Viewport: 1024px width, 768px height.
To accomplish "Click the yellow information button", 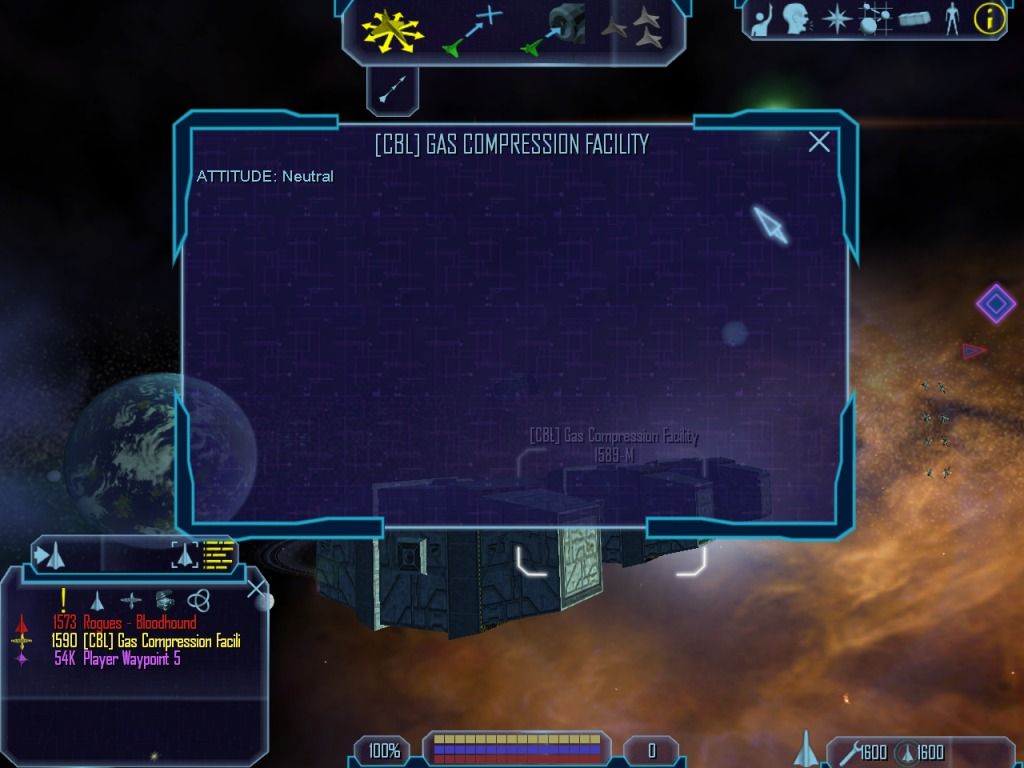I will click(989, 18).
